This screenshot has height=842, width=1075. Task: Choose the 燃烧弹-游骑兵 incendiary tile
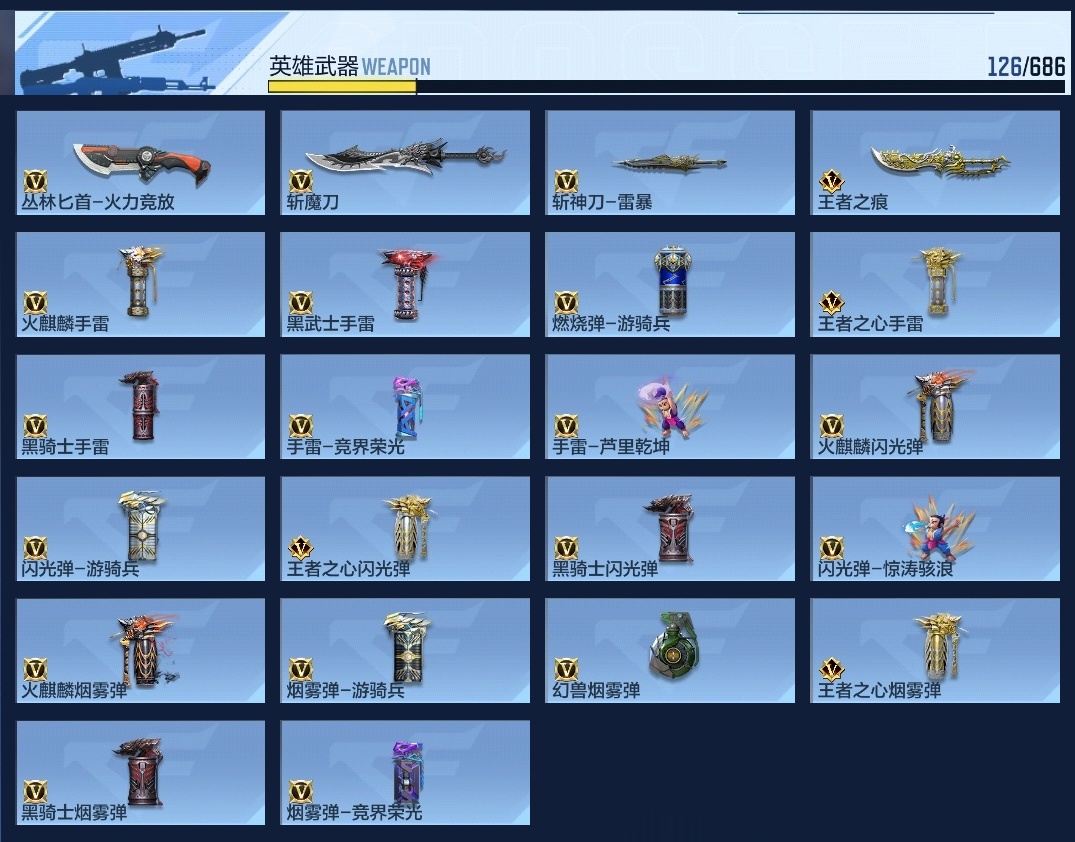point(670,284)
